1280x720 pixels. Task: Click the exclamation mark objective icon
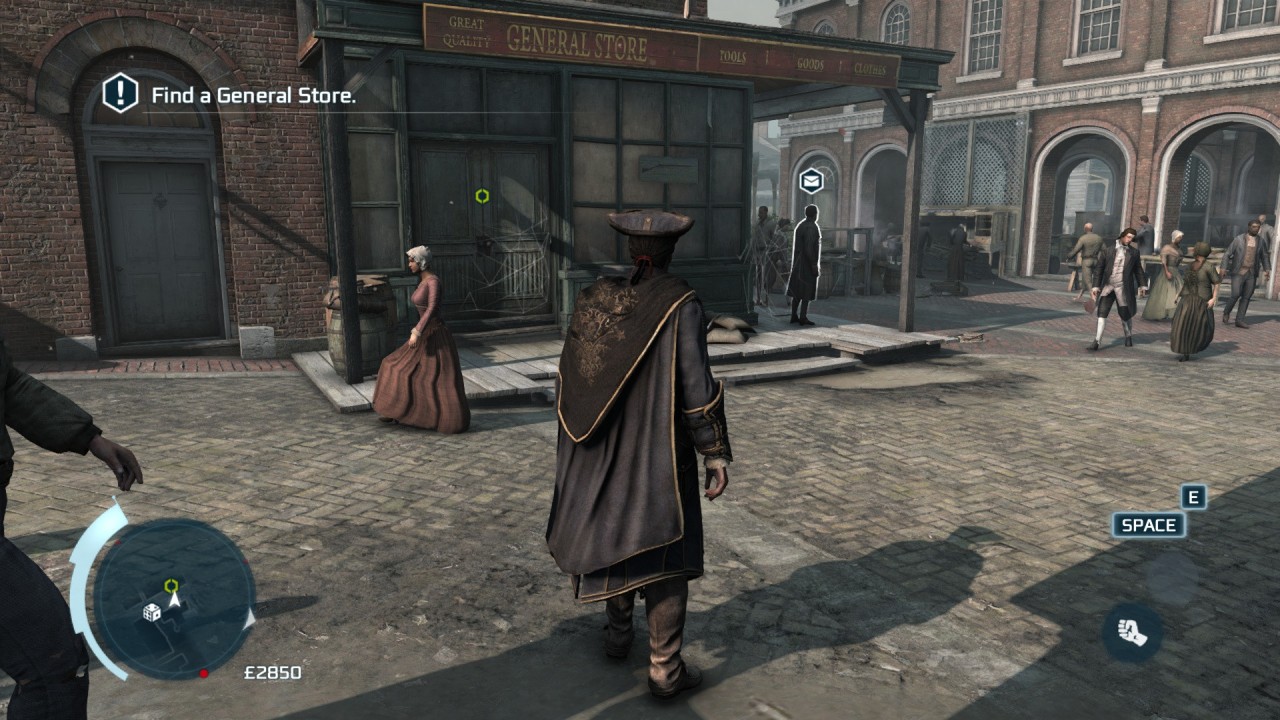click(x=120, y=94)
